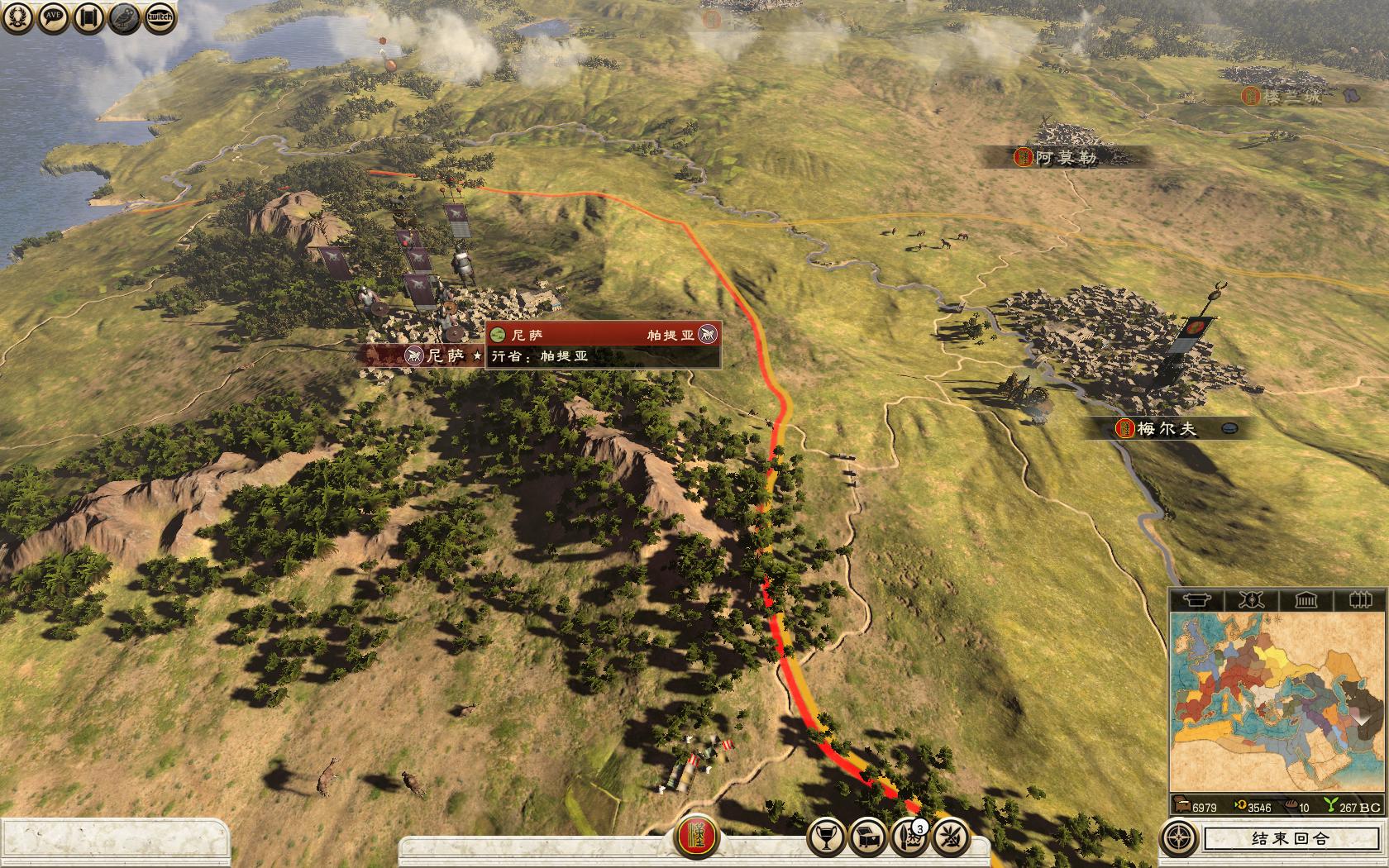Switch to the scroll list tab above minimap
This screenshot has height=868, width=1389.
pos(1196,599)
